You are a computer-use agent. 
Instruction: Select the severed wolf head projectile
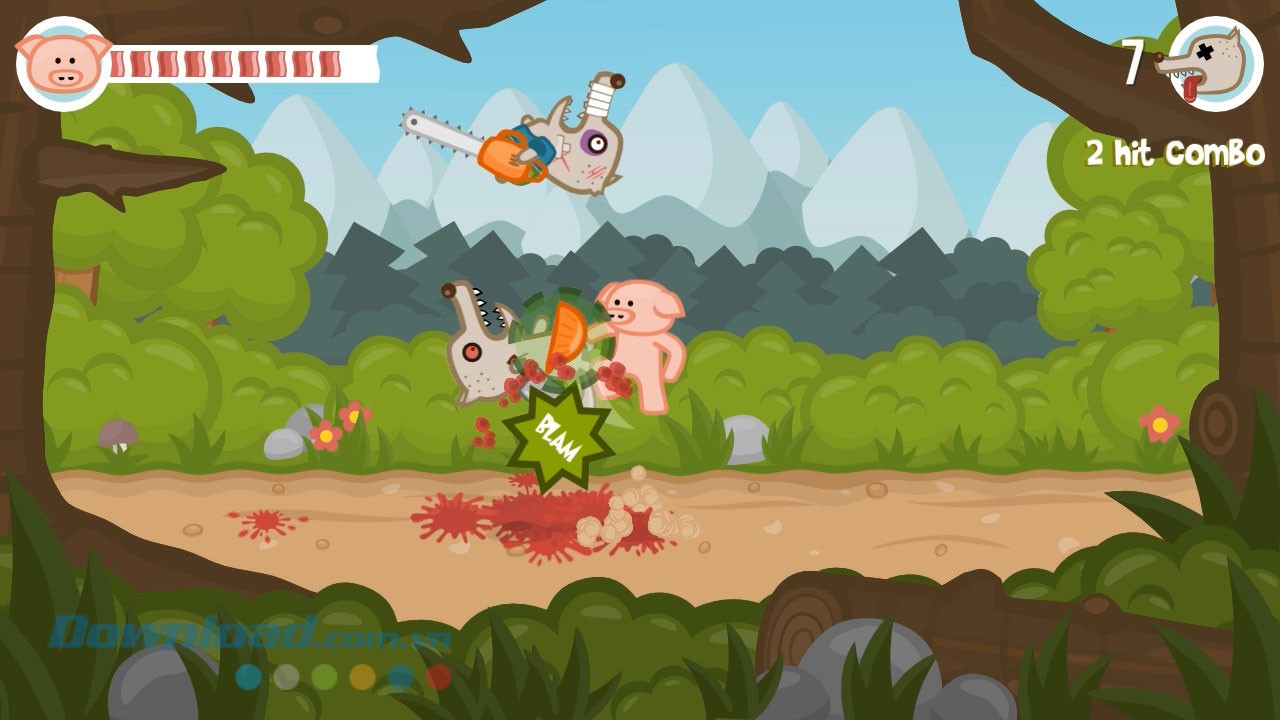pos(480,340)
